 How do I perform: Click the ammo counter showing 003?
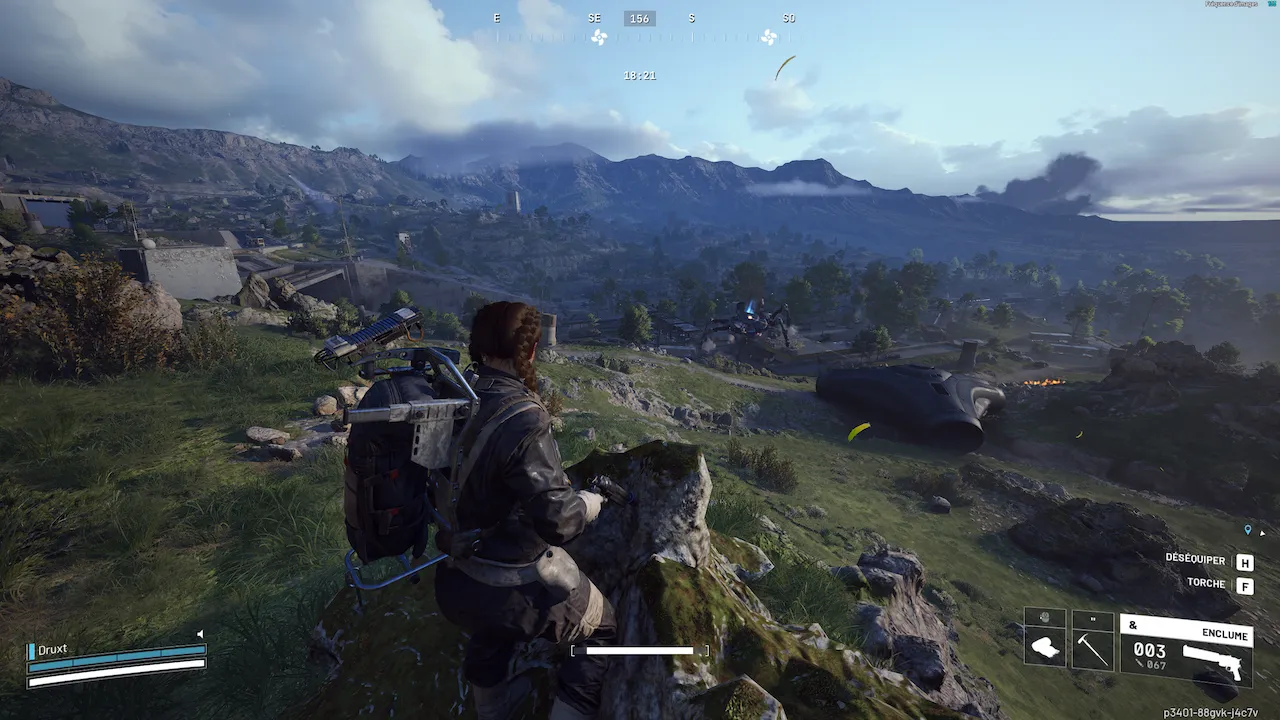pos(1150,650)
